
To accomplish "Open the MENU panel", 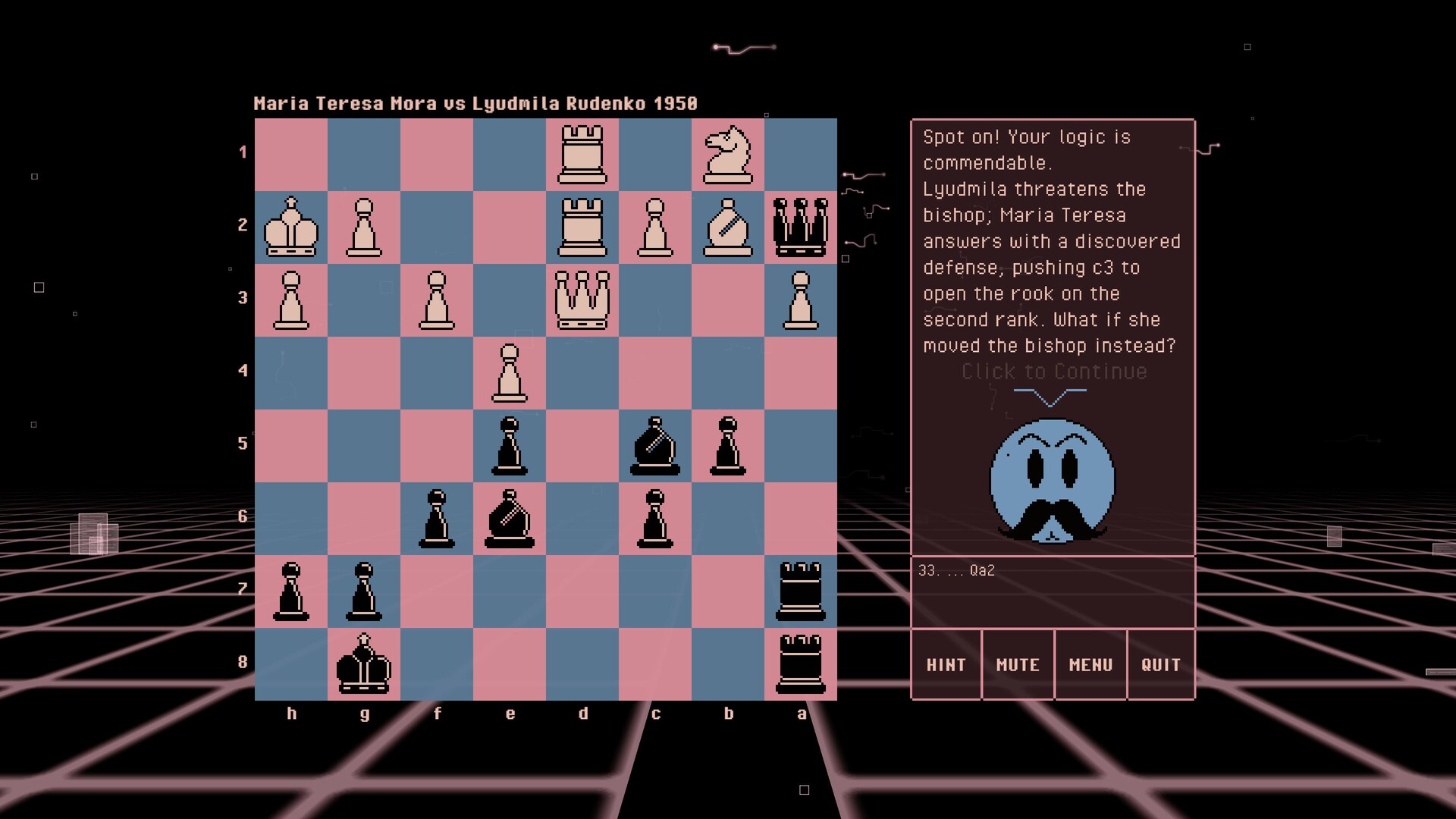I will click(1091, 664).
